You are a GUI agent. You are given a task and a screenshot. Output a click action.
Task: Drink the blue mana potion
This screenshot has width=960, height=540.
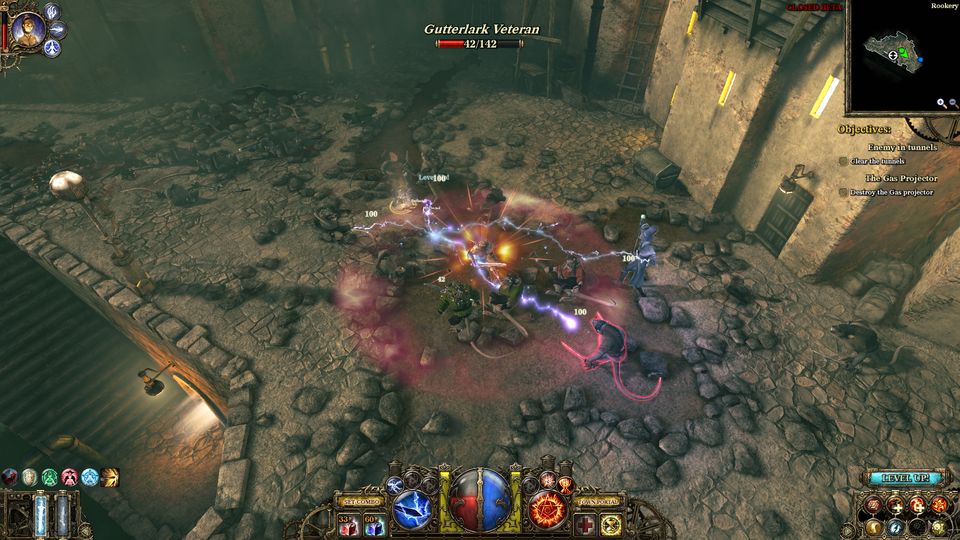[x=376, y=524]
